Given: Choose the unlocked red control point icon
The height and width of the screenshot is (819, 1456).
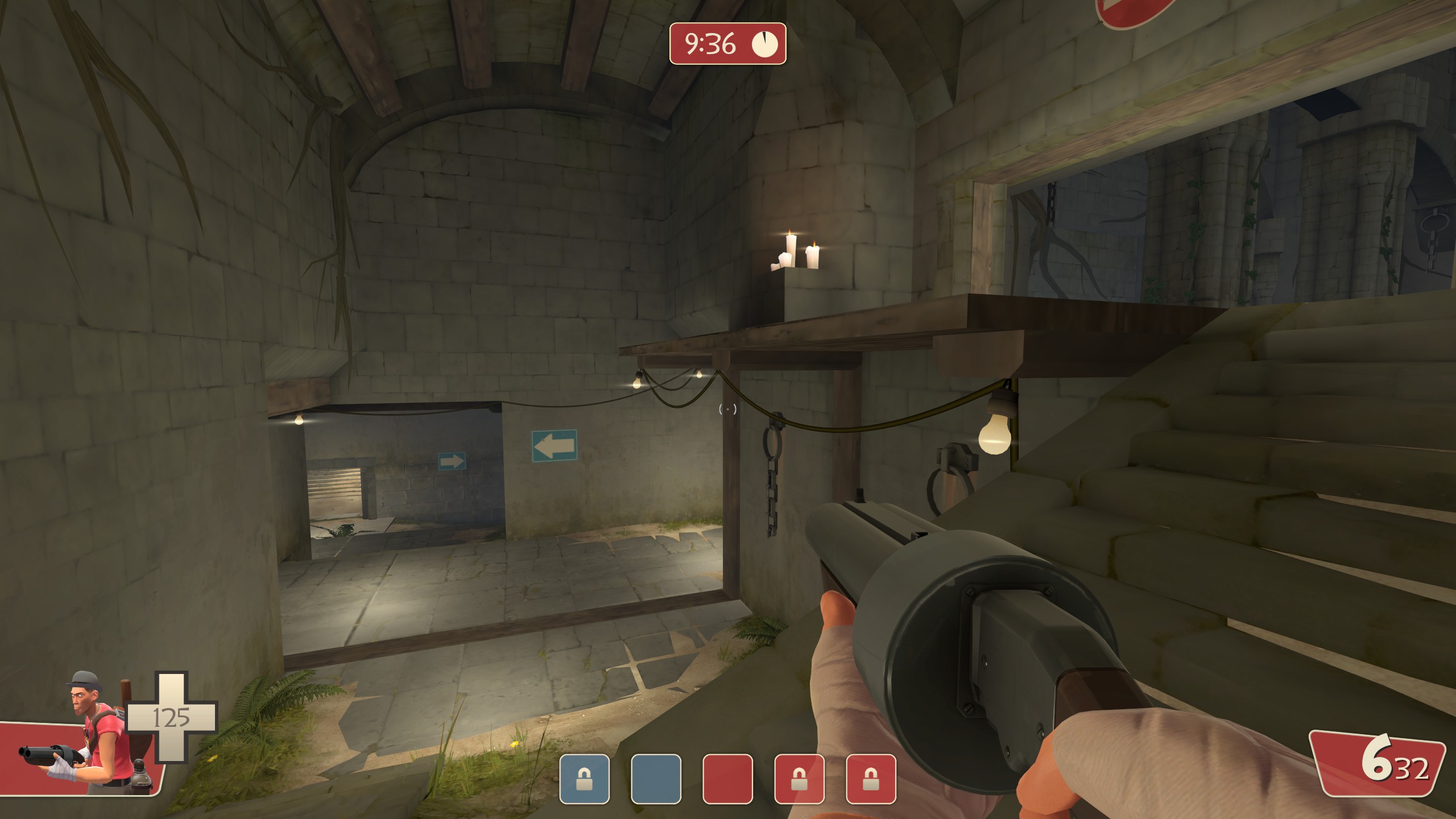Looking at the screenshot, I should tap(727, 779).
